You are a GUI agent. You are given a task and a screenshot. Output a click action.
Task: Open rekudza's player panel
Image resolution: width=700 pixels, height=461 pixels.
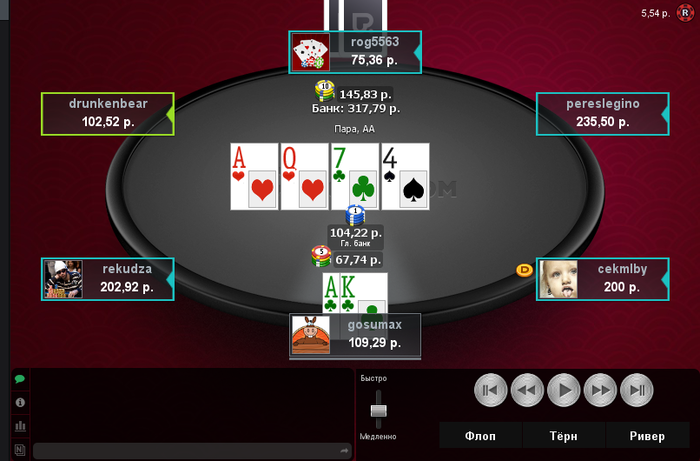[x=107, y=279]
